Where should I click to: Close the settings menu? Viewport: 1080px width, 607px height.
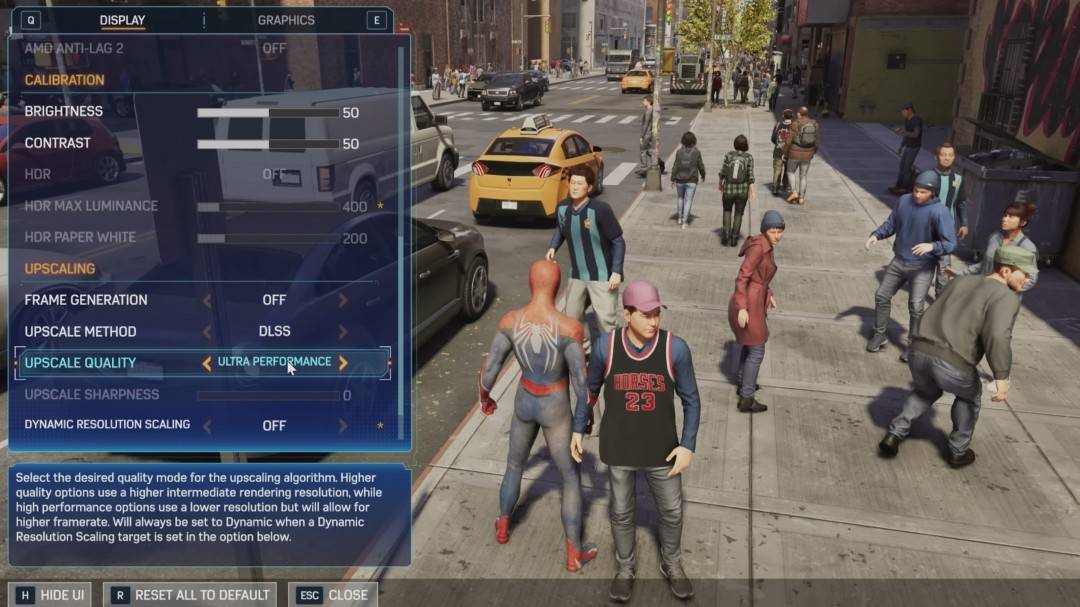pos(334,595)
